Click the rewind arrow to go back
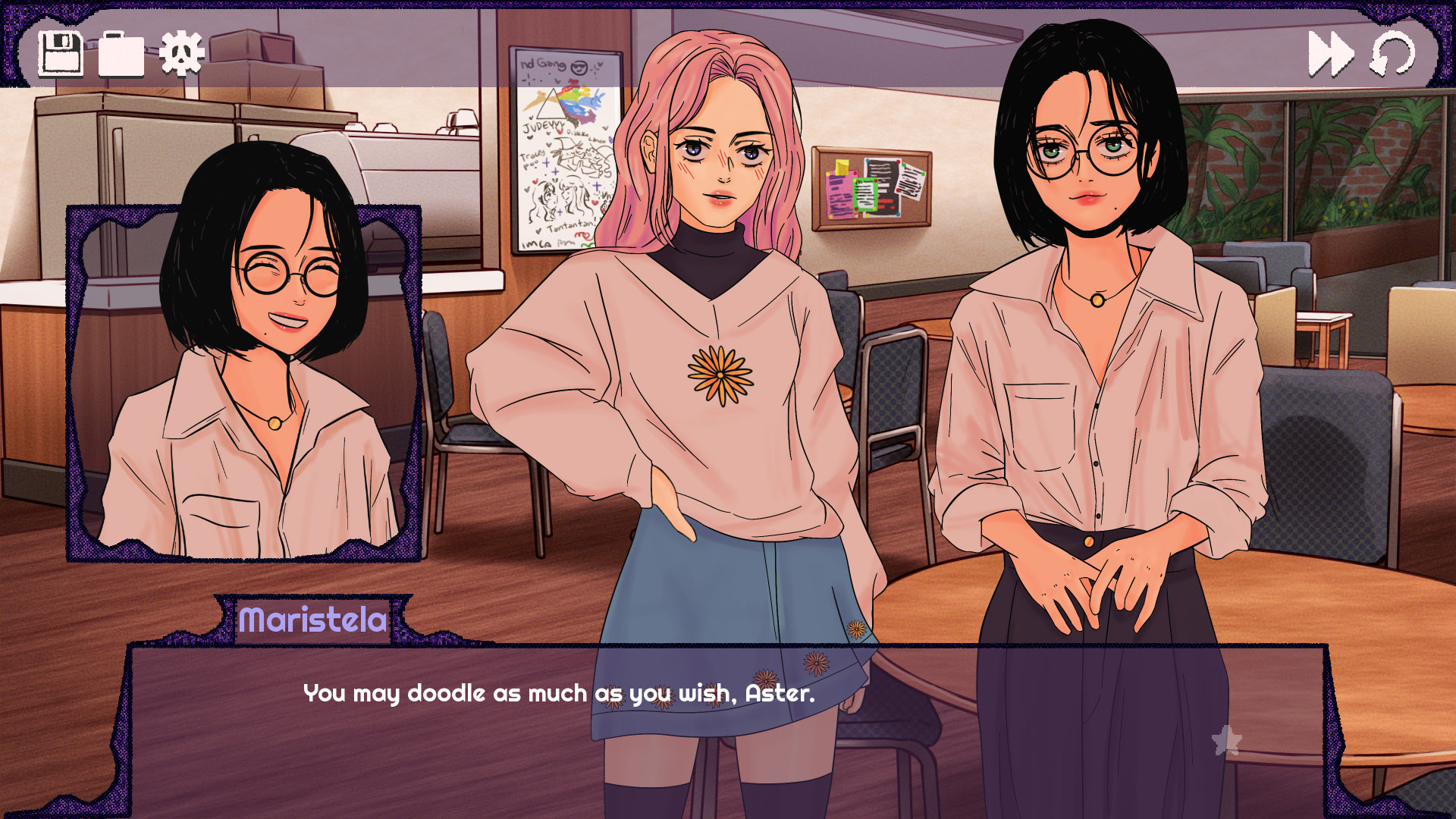1456x819 pixels. (x=1392, y=54)
